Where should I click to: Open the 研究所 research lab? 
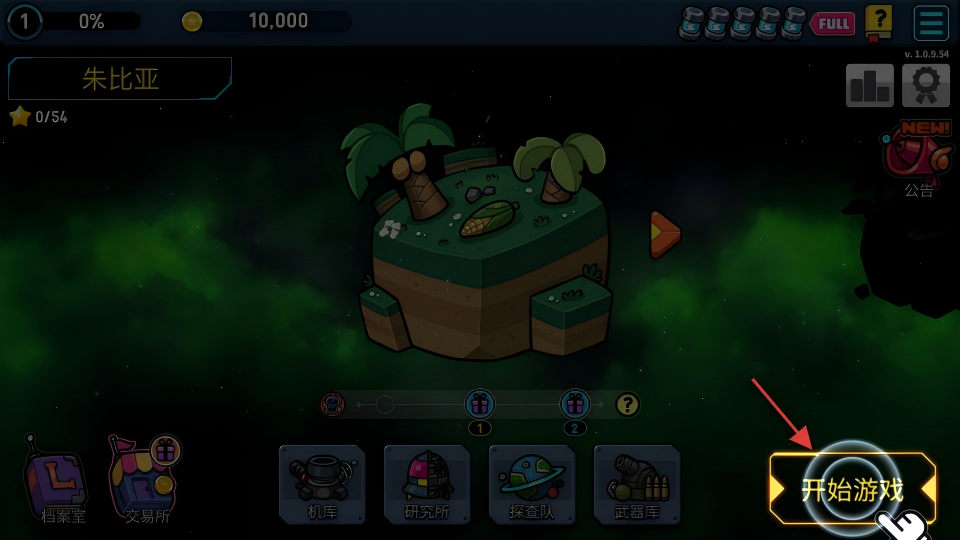427,484
